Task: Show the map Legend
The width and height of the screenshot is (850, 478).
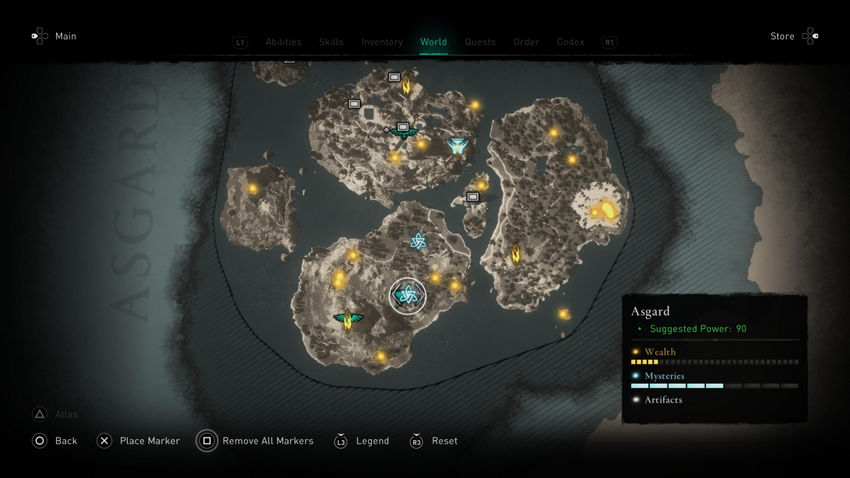Action: (362, 441)
